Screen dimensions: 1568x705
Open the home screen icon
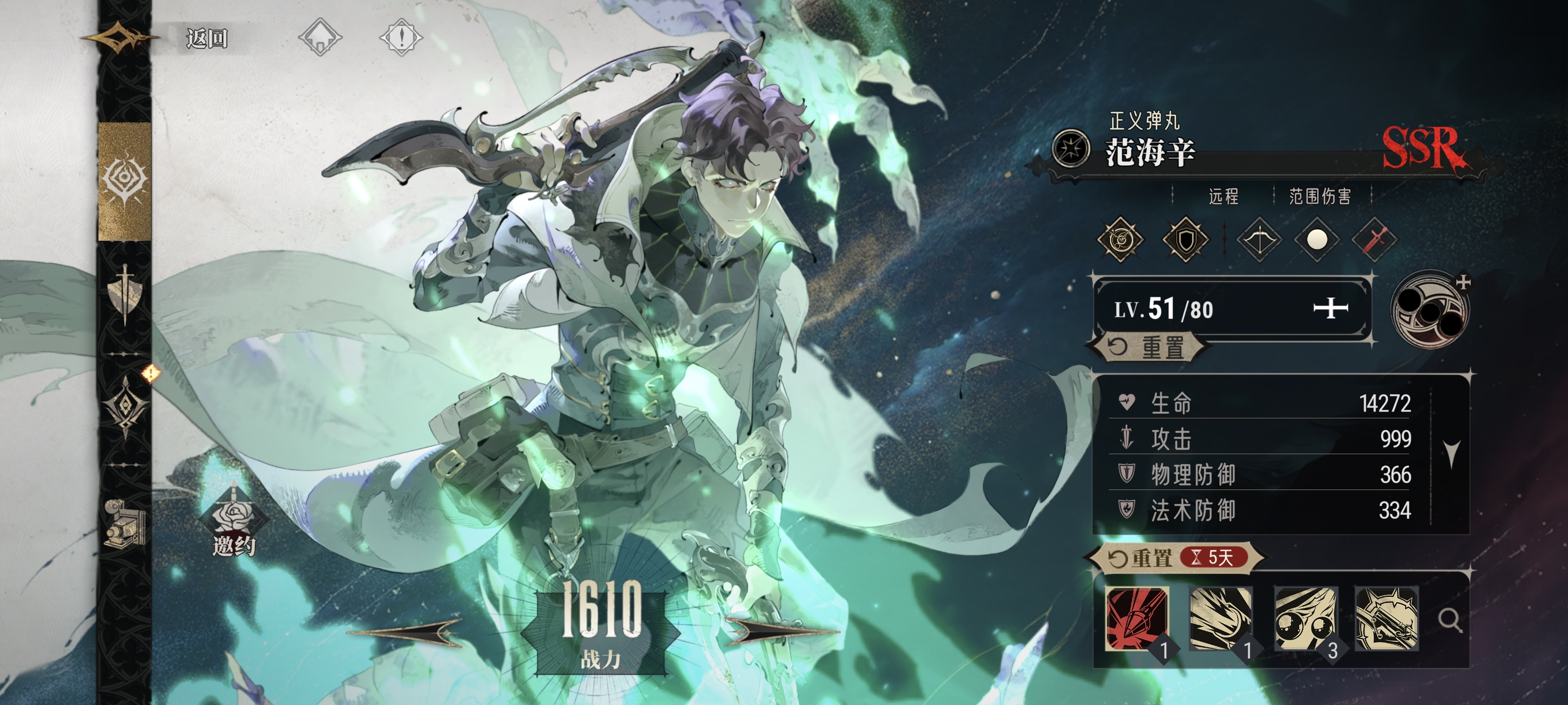(320, 37)
